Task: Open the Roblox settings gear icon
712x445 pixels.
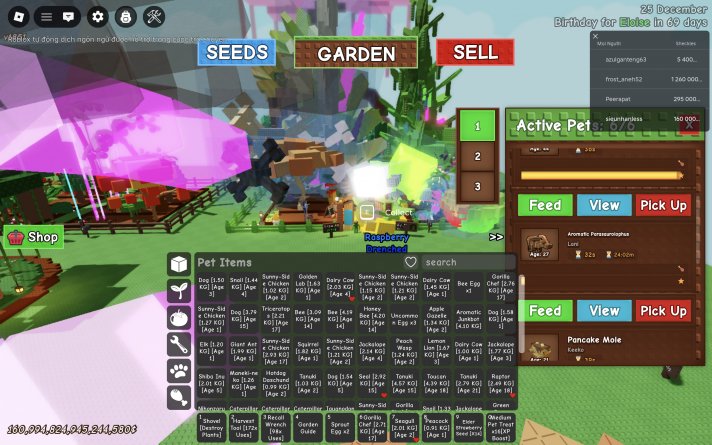Action: click(x=97, y=16)
